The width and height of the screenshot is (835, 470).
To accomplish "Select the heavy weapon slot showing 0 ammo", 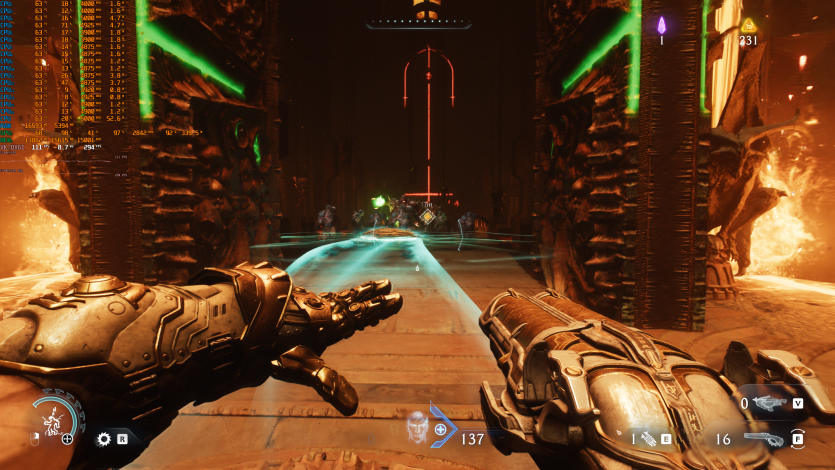I will click(769, 403).
